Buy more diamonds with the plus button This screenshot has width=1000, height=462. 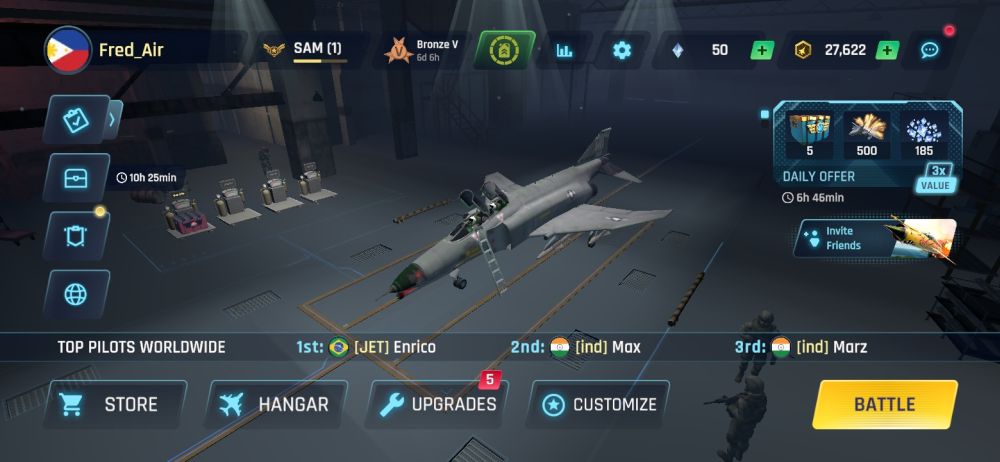pos(762,50)
